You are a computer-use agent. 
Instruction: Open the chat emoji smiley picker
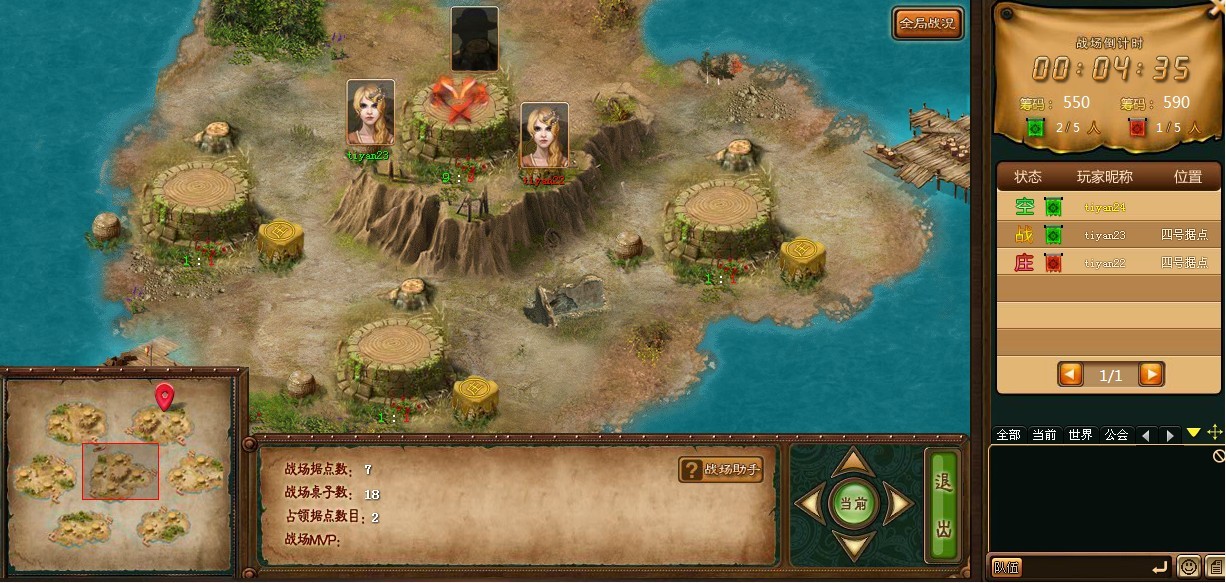point(1188,567)
